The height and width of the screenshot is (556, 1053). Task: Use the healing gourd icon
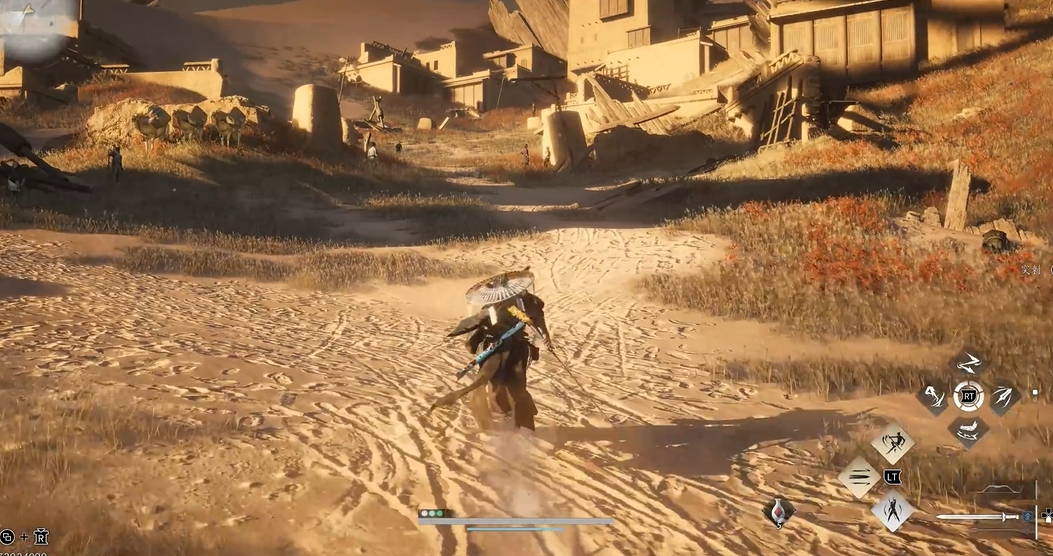click(779, 511)
